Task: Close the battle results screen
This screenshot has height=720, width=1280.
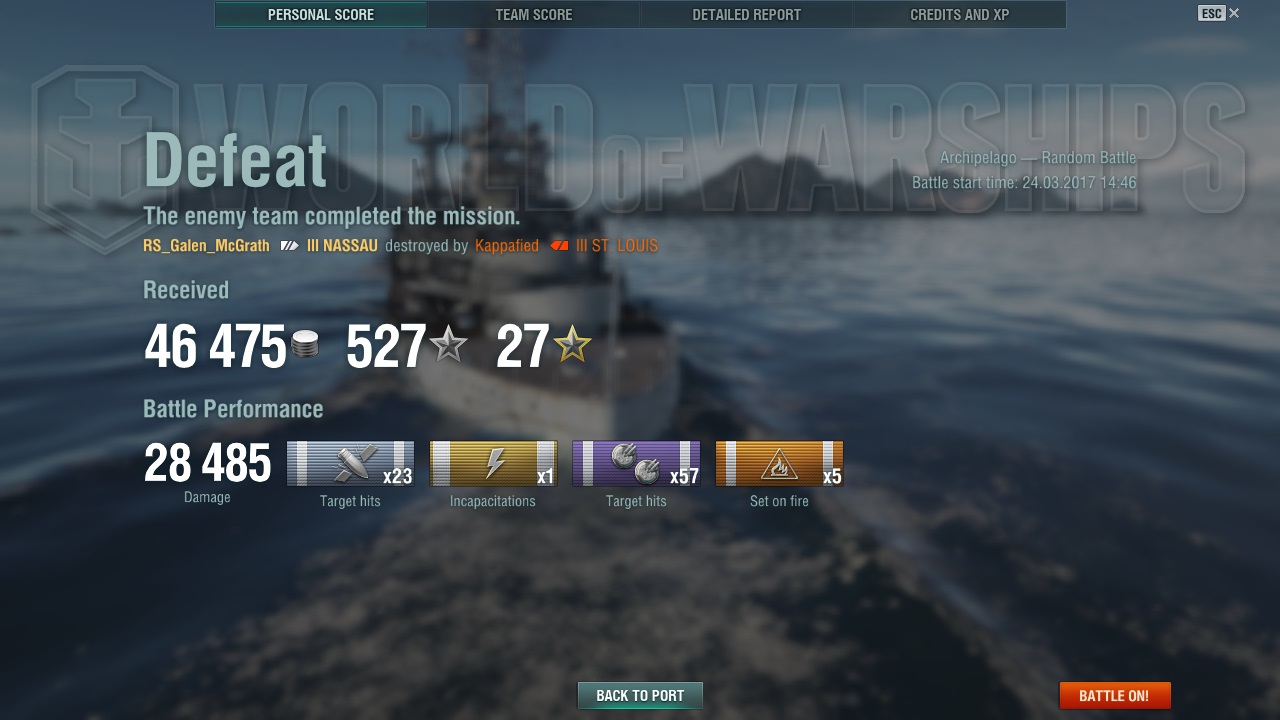Action: point(1234,13)
